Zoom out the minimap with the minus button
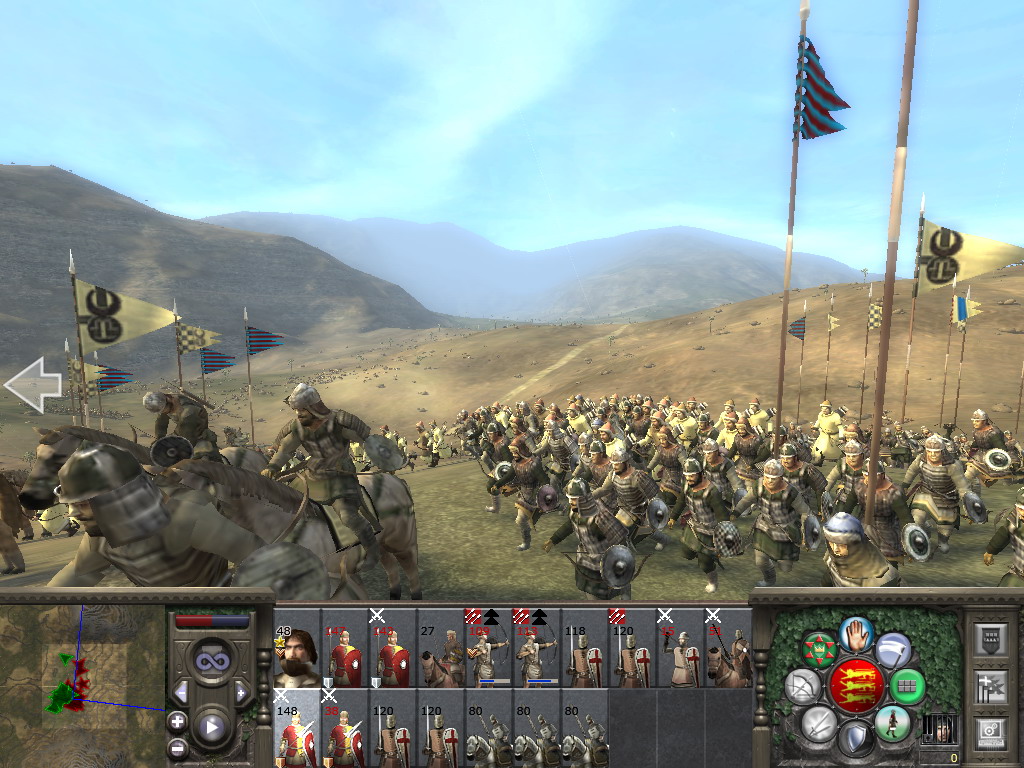The width and height of the screenshot is (1024, 768). [178, 747]
